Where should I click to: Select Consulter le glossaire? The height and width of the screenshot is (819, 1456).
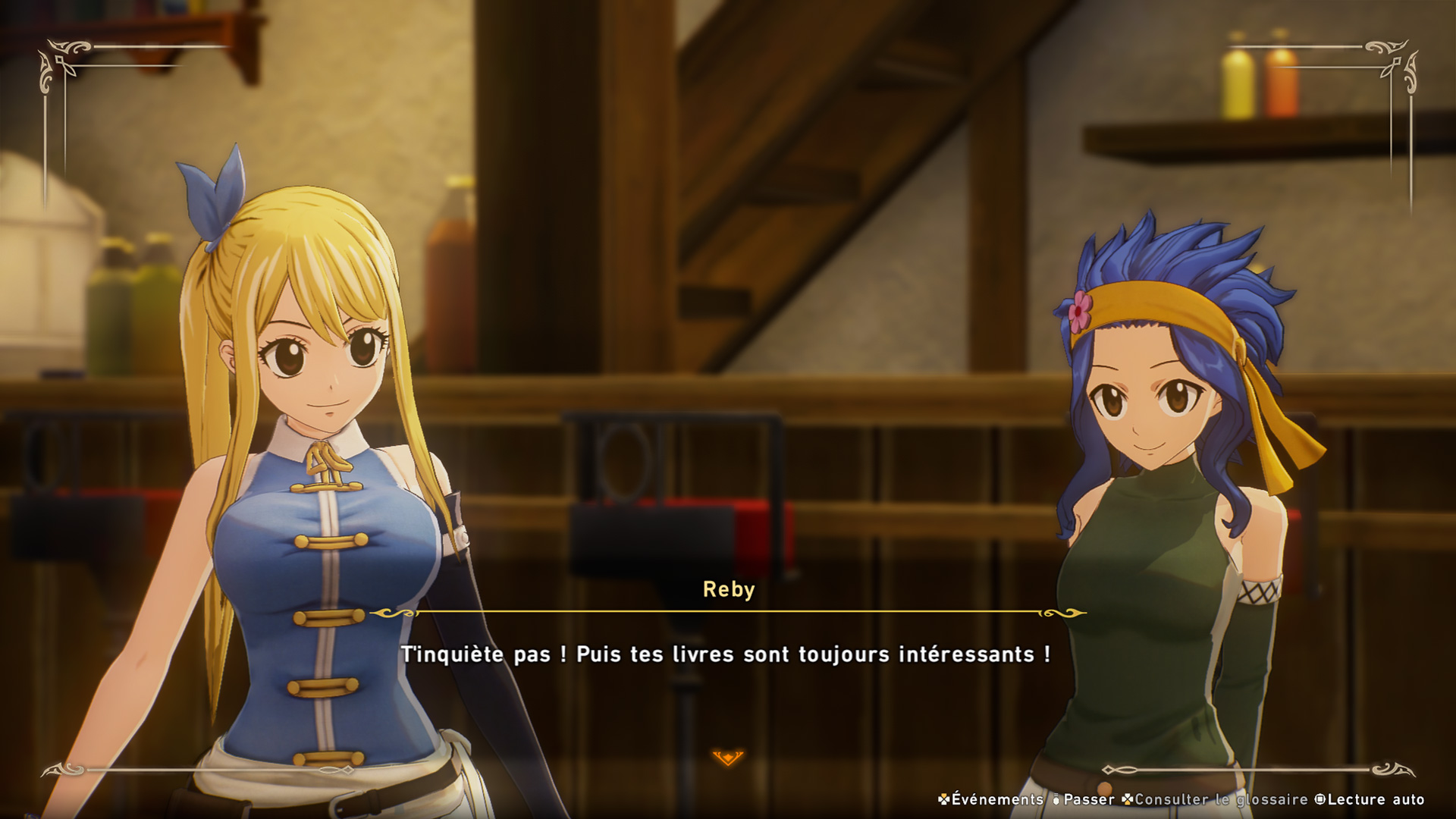pyautogui.click(x=1215, y=799)
